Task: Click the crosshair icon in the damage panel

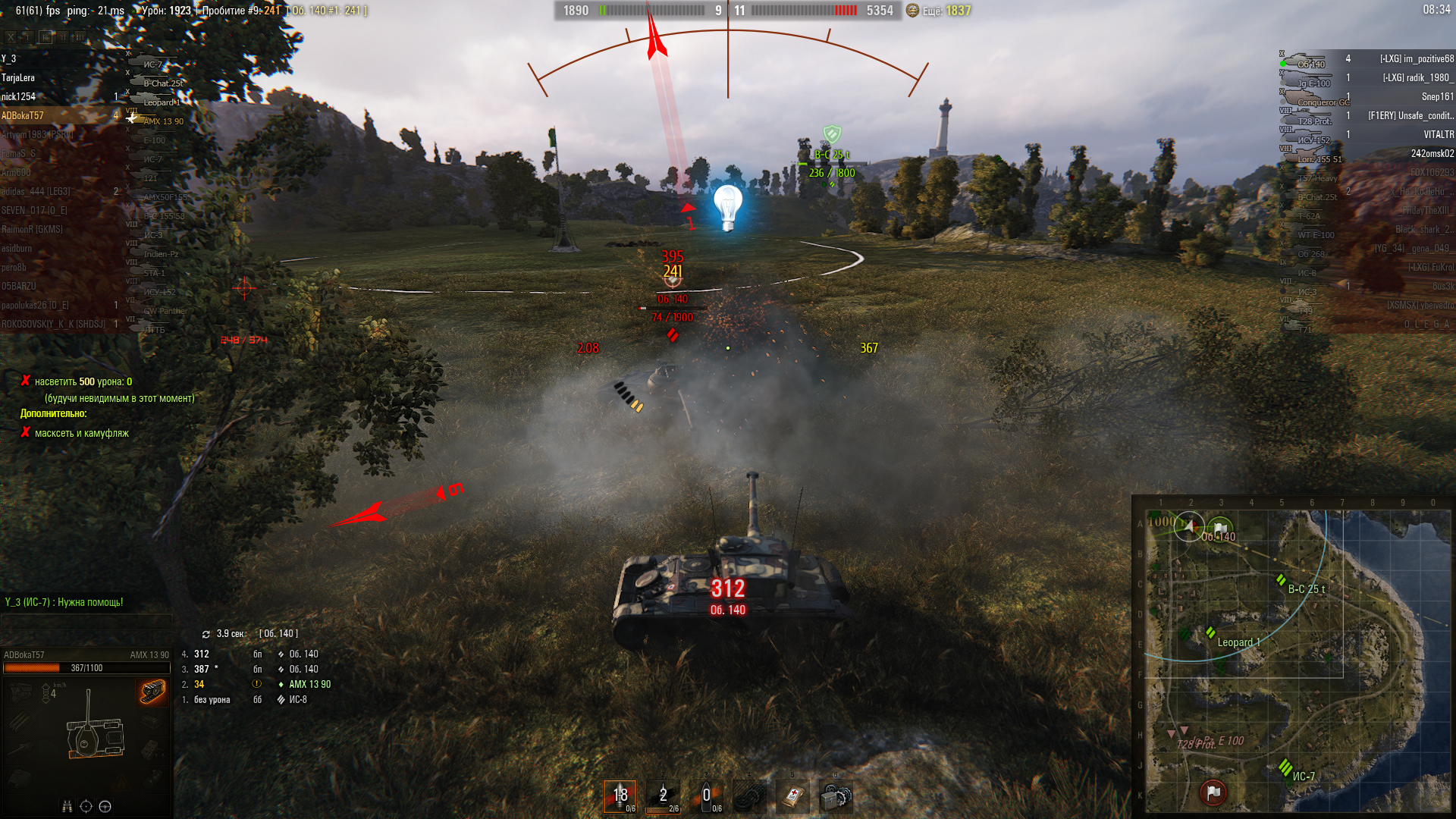Action: (86, 806)
